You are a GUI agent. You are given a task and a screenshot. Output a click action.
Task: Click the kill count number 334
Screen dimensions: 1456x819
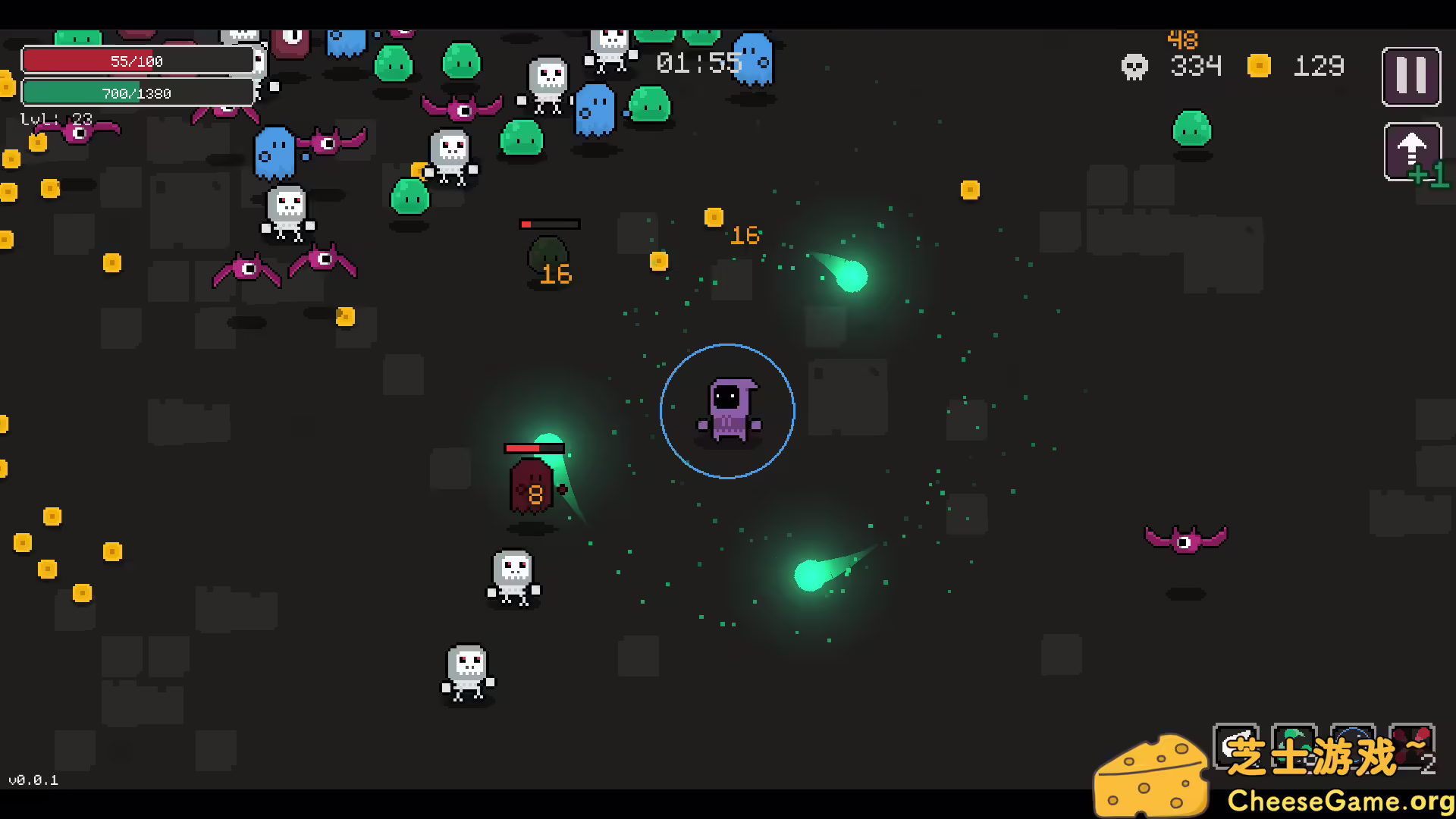pos(1196,67)
